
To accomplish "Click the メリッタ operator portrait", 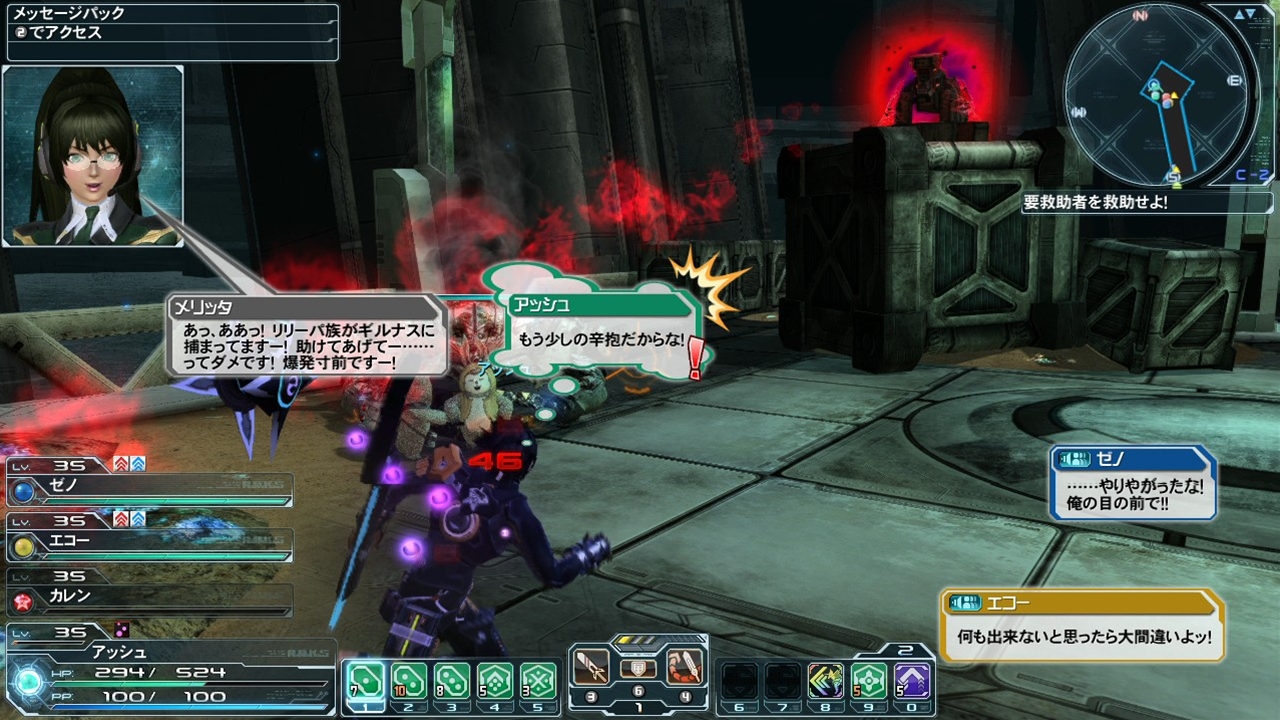I will (93, 156).
